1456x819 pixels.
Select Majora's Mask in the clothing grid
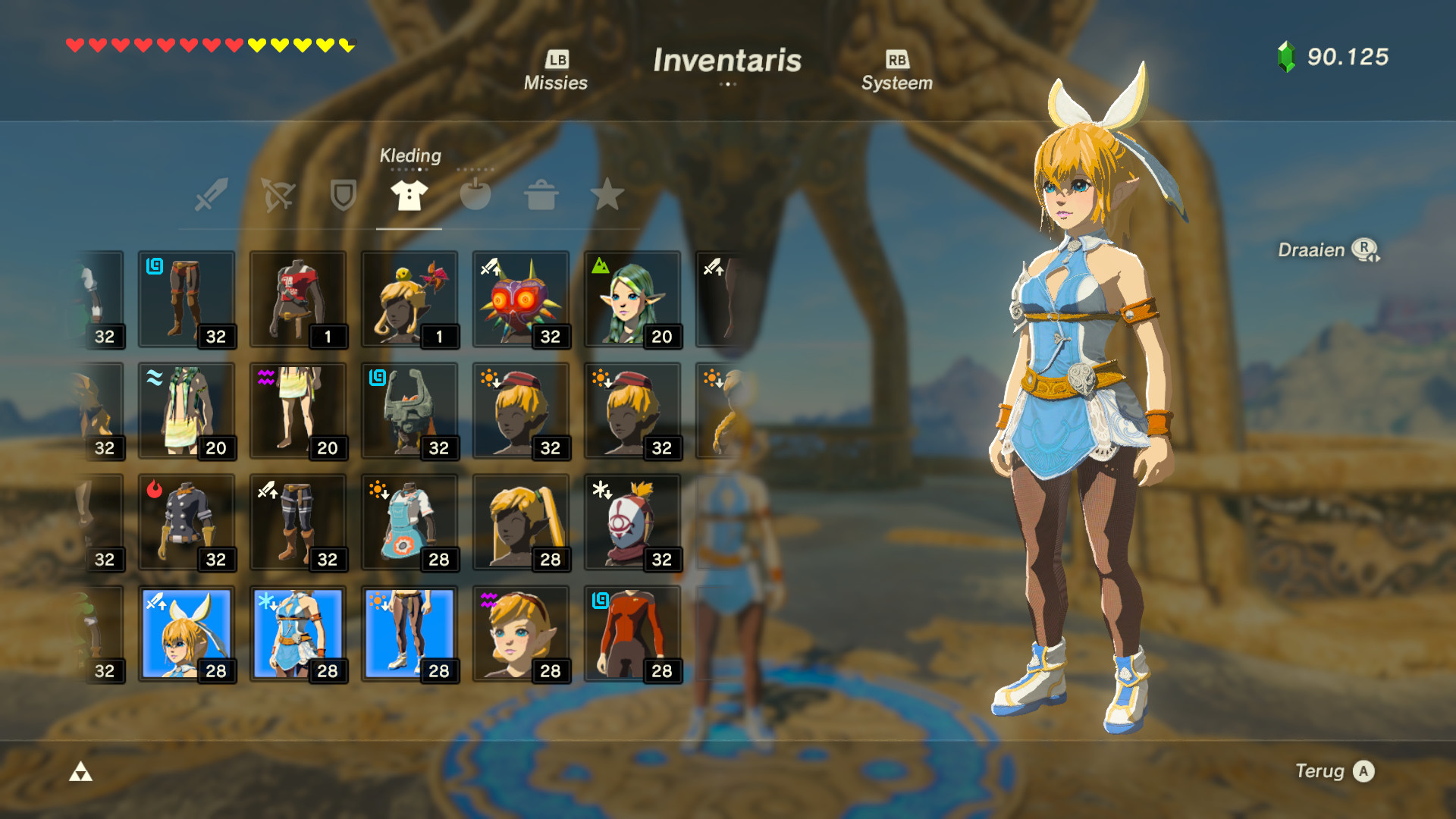click(x=521, y=300)
